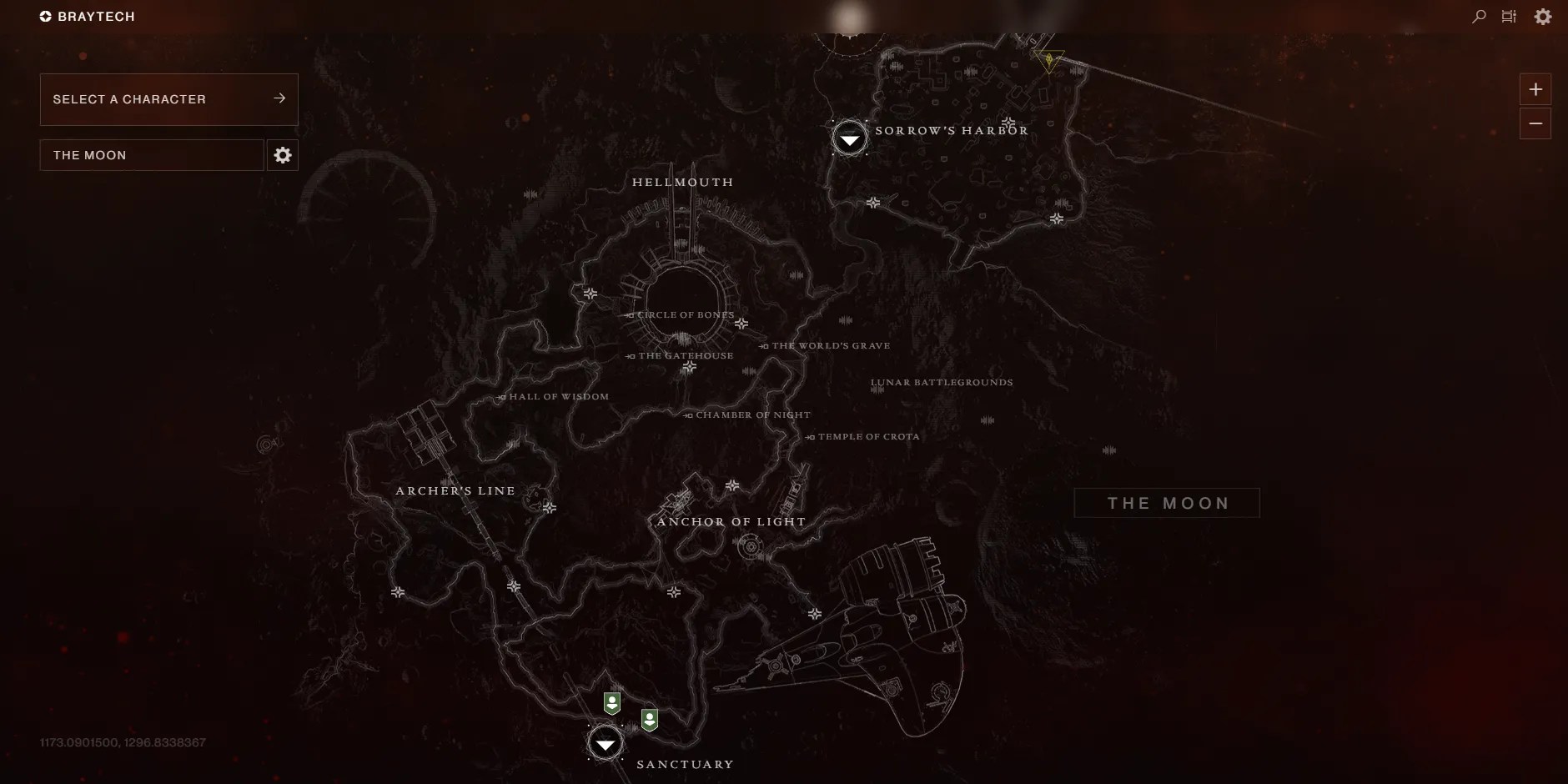Select the landing zone marker at Sorrow's Harbor
This screenshot has width=1568, height=784.
[x=849, y=138]
